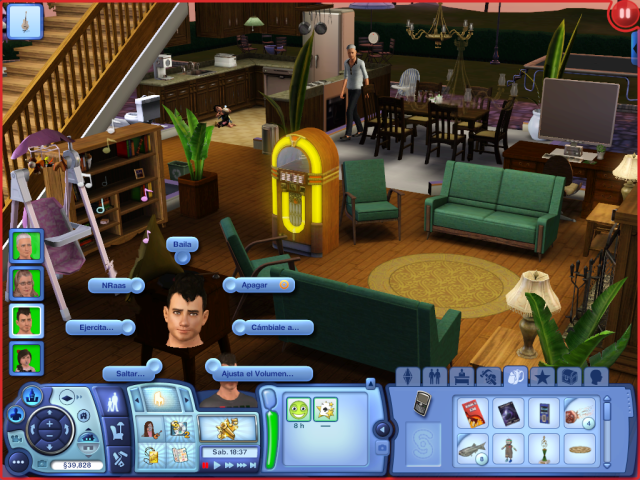The width and height of the screenshot is (640, 480).
Task: Select the NRaas pie menu option
Action: coord(115,285)
